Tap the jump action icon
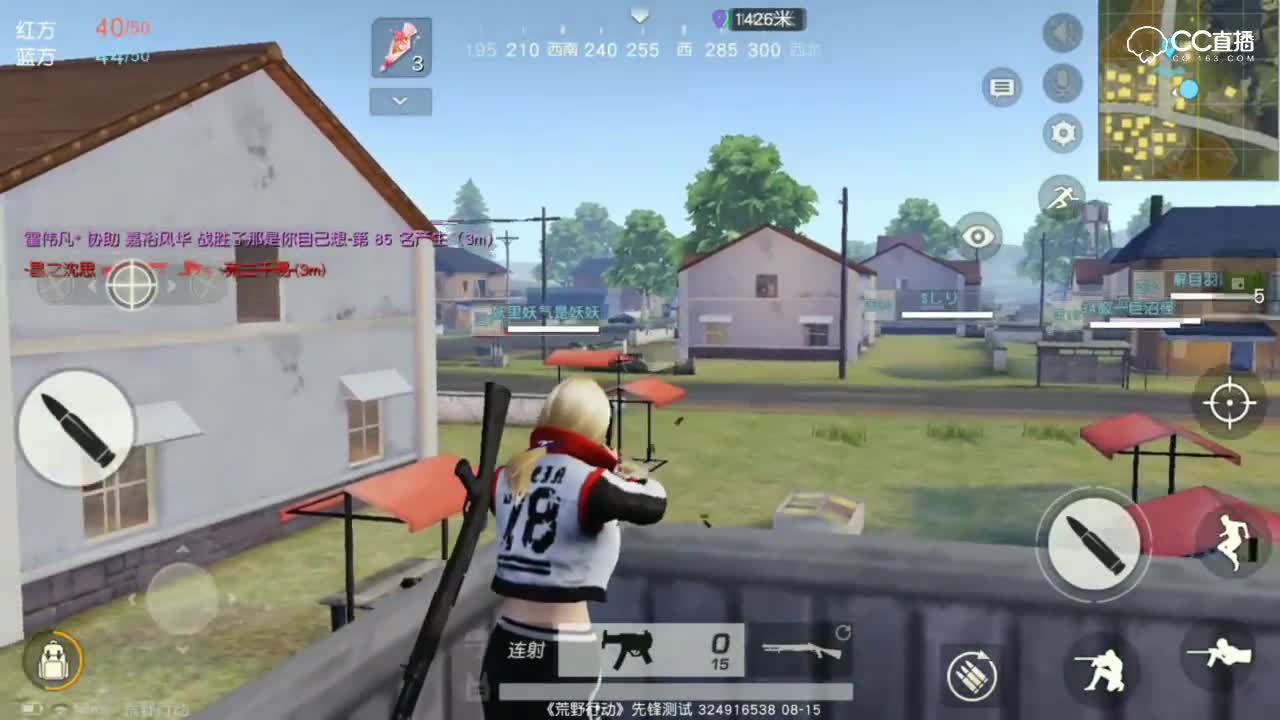 point(1232,541)
